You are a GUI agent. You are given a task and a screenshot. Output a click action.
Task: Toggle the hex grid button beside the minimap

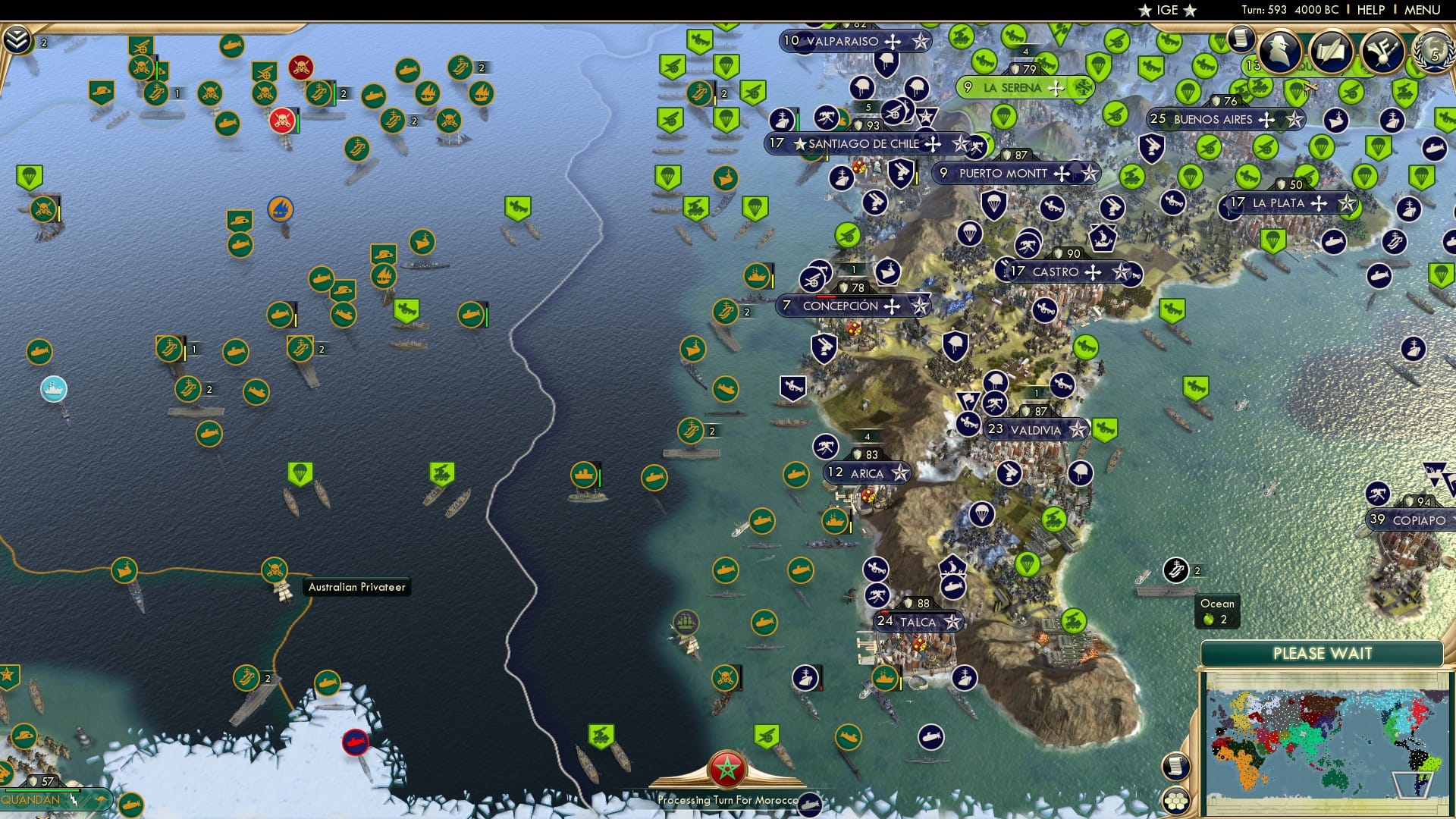tap(1175, 801)
